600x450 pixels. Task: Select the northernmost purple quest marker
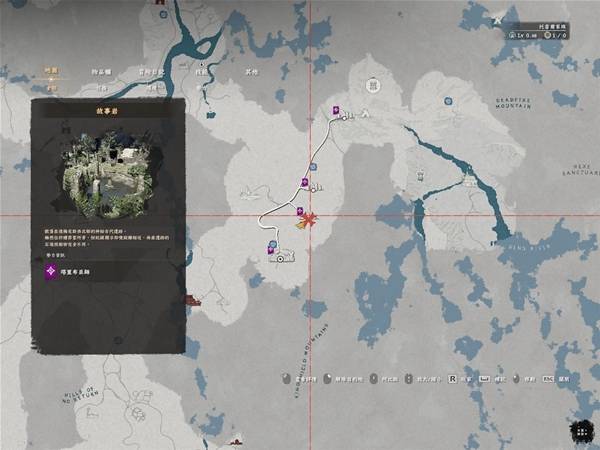point(337,110)
